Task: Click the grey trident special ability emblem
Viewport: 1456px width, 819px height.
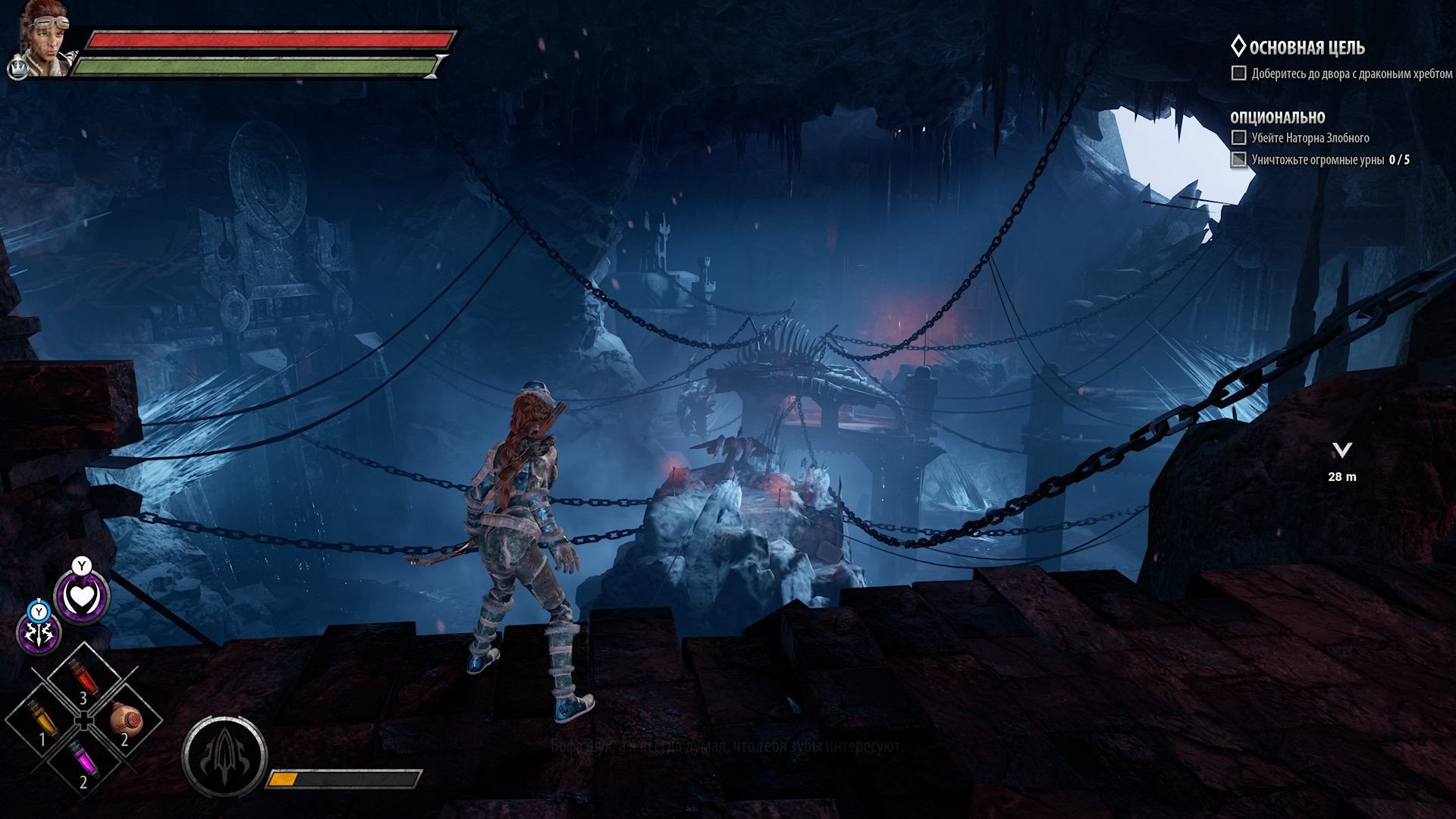Action: pos(224,755)
